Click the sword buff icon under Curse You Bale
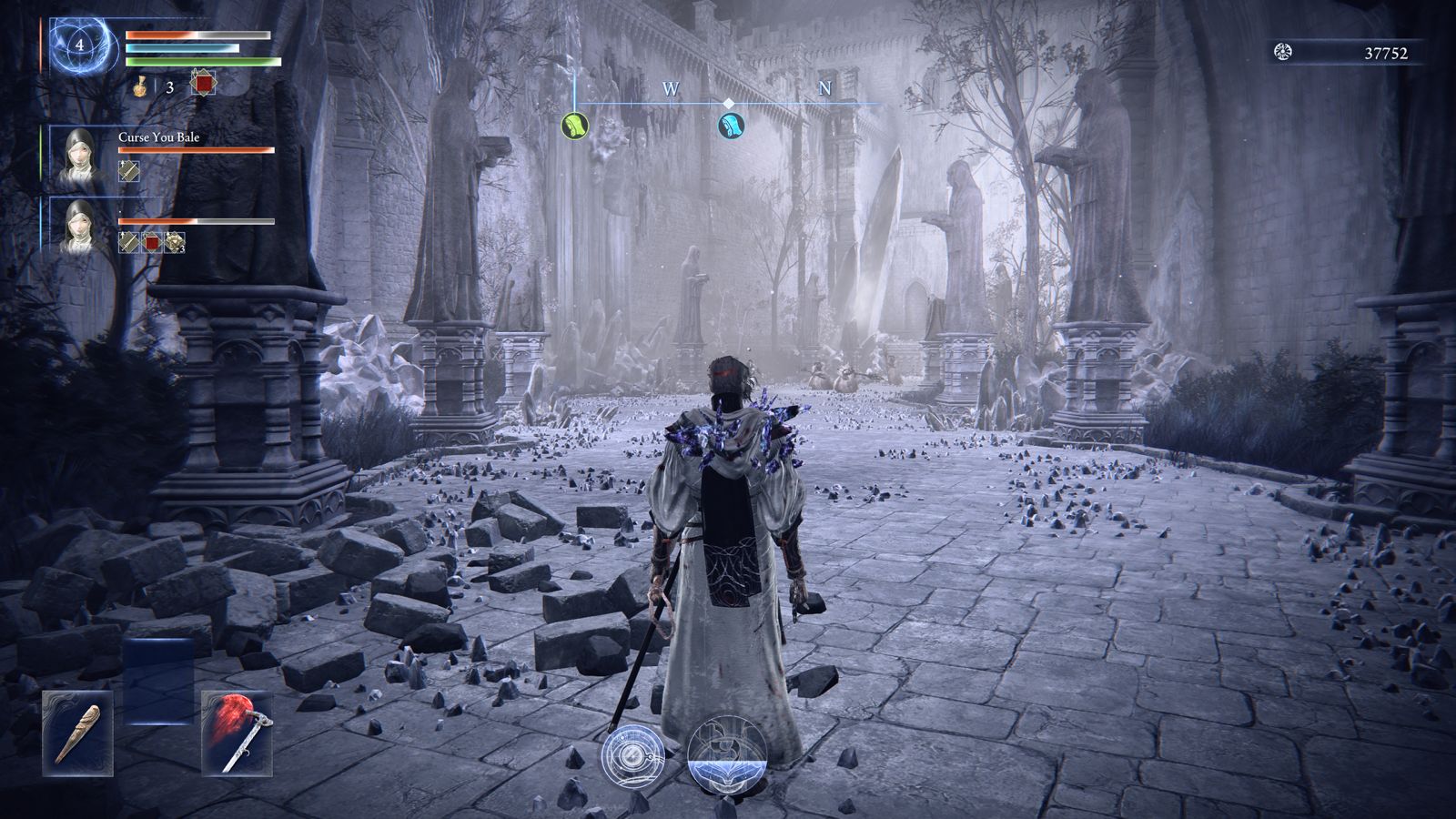 point(129,170)
